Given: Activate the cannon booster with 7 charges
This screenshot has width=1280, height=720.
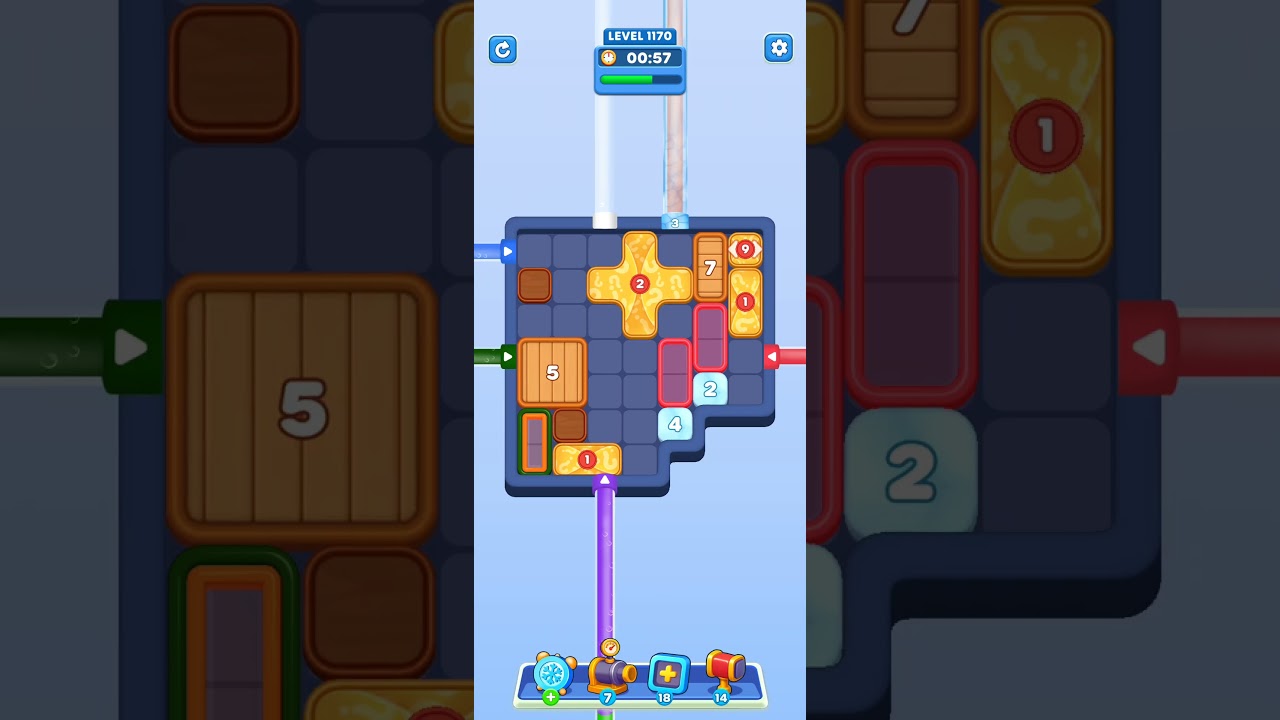Looking at the screenshot, I should [611, 677].
